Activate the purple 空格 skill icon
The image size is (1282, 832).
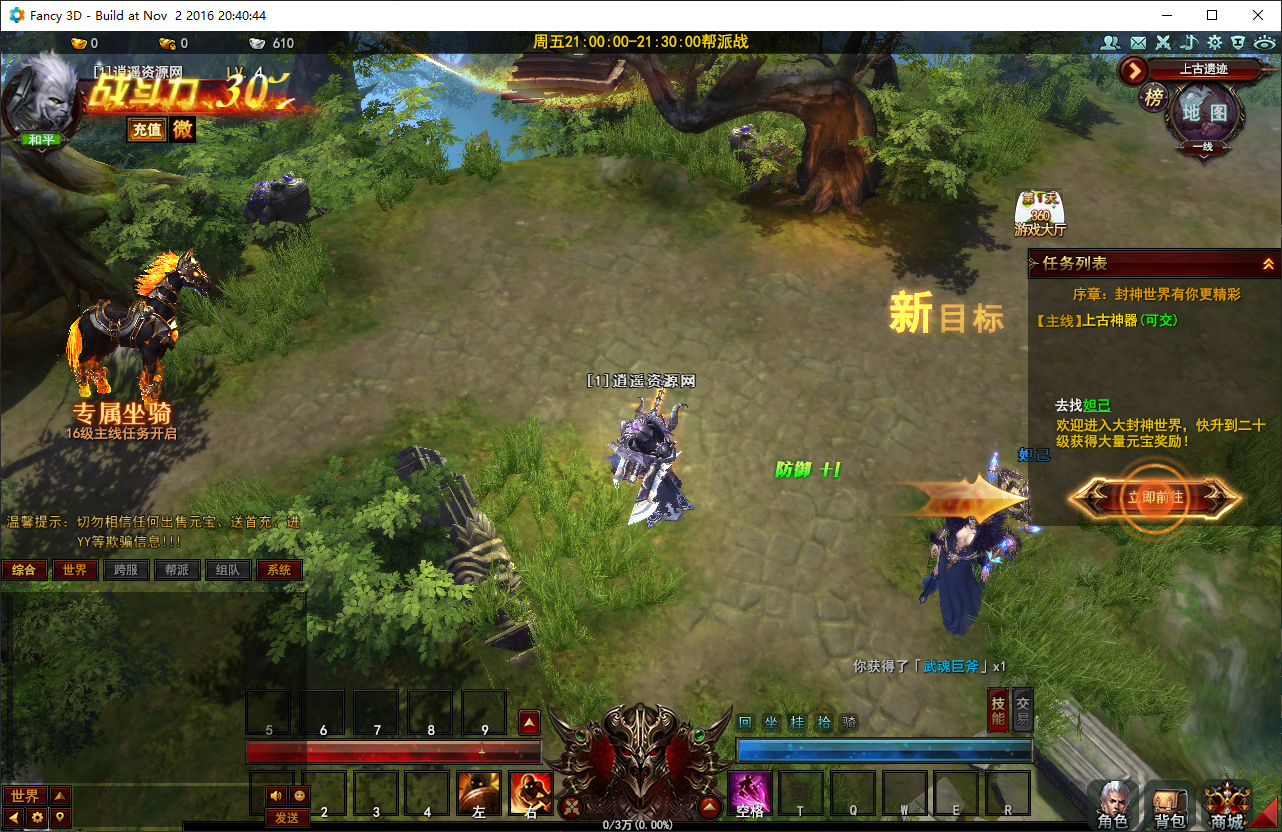pos(749,793)
